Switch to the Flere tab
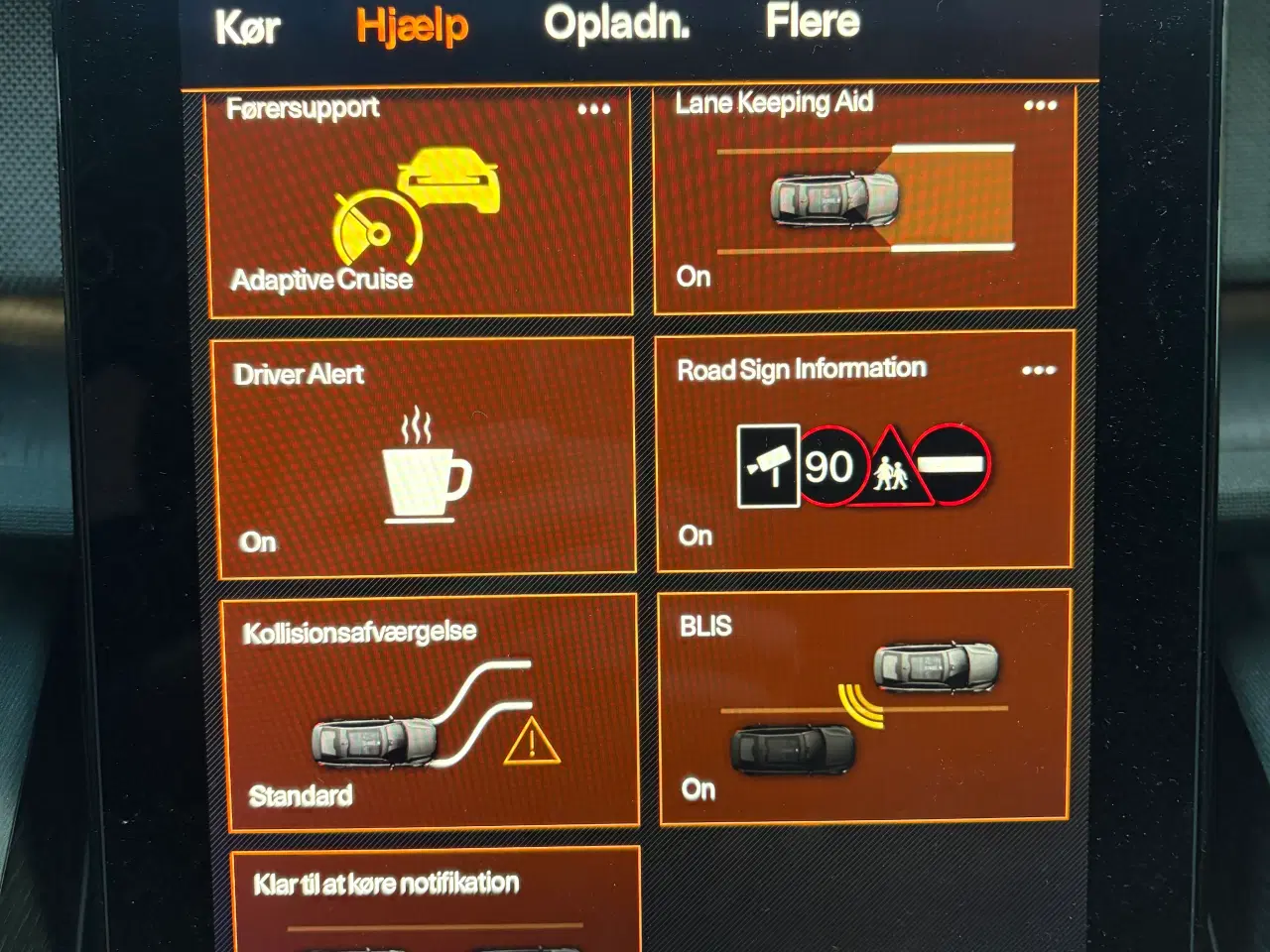The image size is (1270, 952). 812,21
